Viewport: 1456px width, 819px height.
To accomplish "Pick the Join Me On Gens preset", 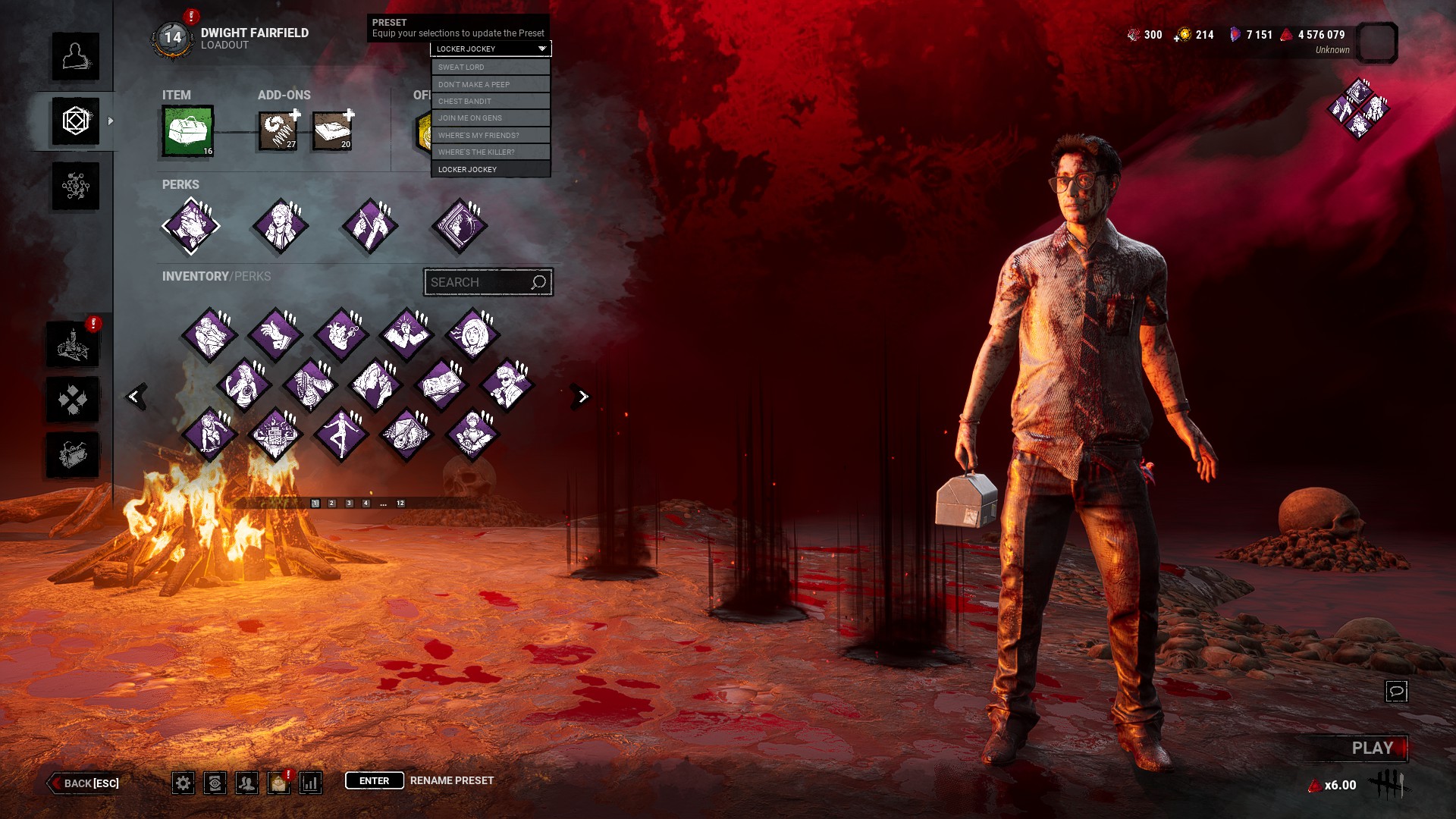I will coord(491,118).
